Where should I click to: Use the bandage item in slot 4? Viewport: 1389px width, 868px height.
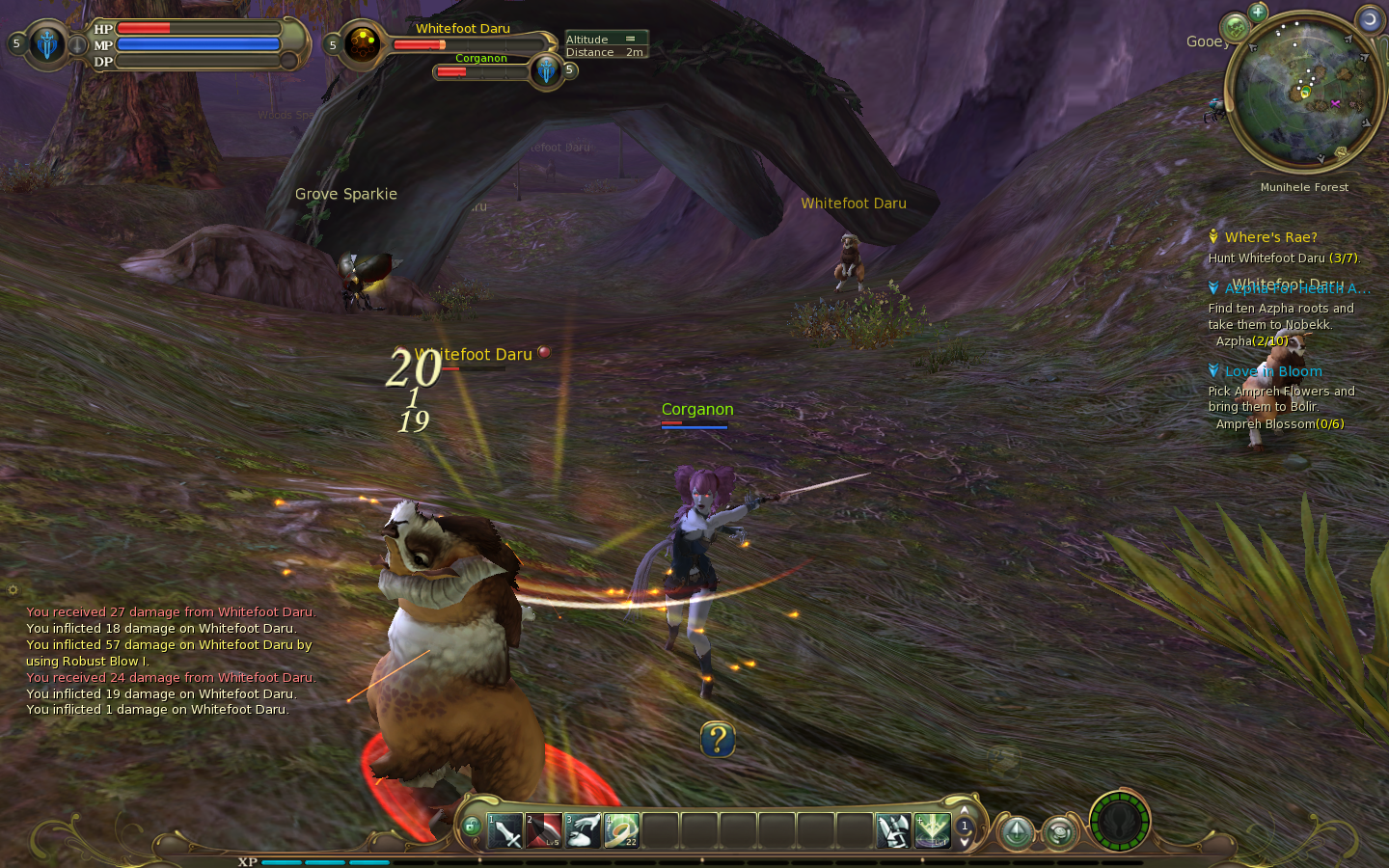tap(621, 830)
